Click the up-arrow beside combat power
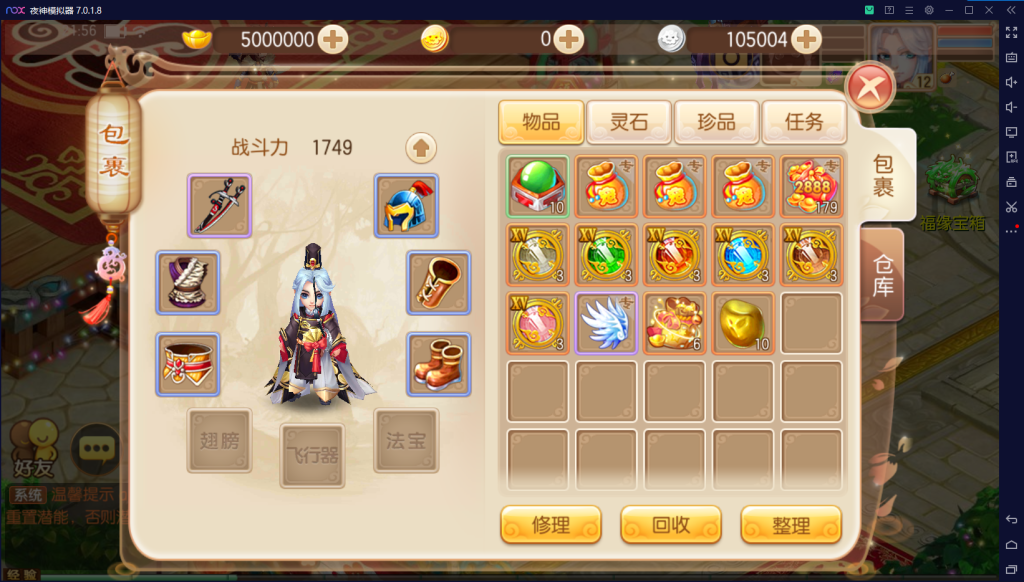The height and width of the screenshot is (582, 1024). (x=421, y=148)
